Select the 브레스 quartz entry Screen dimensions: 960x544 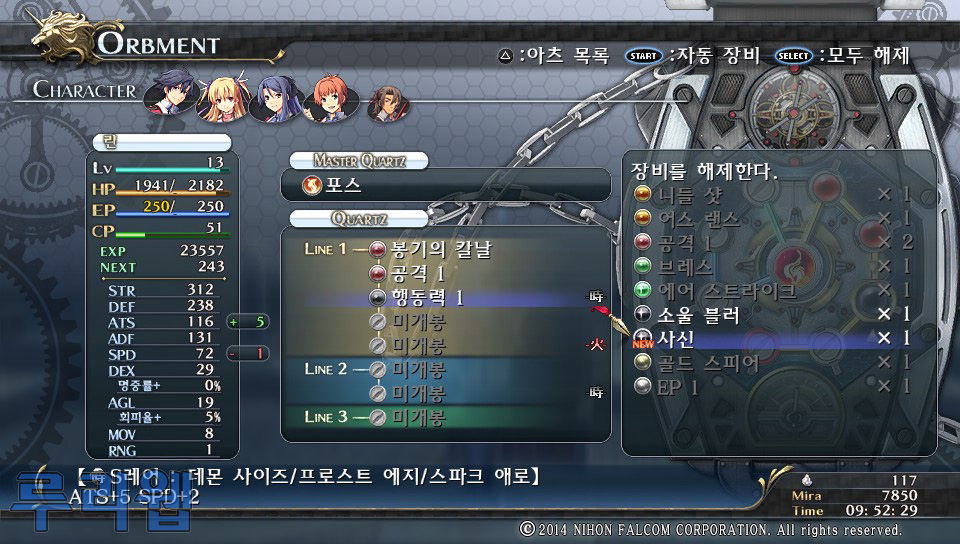[685, 266]
